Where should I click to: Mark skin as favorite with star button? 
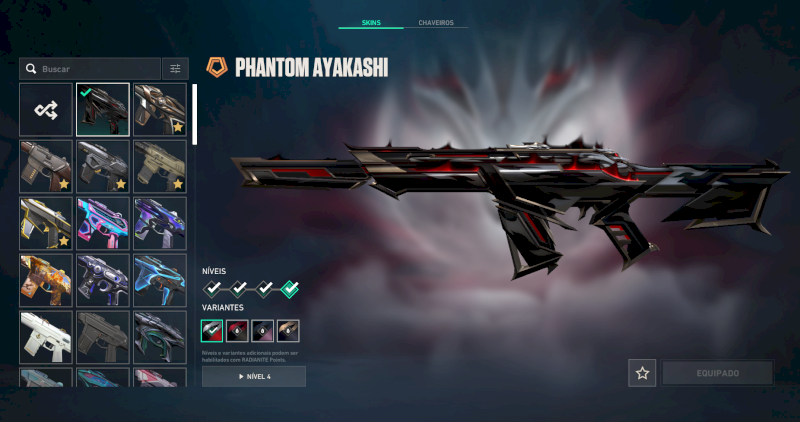642,373
